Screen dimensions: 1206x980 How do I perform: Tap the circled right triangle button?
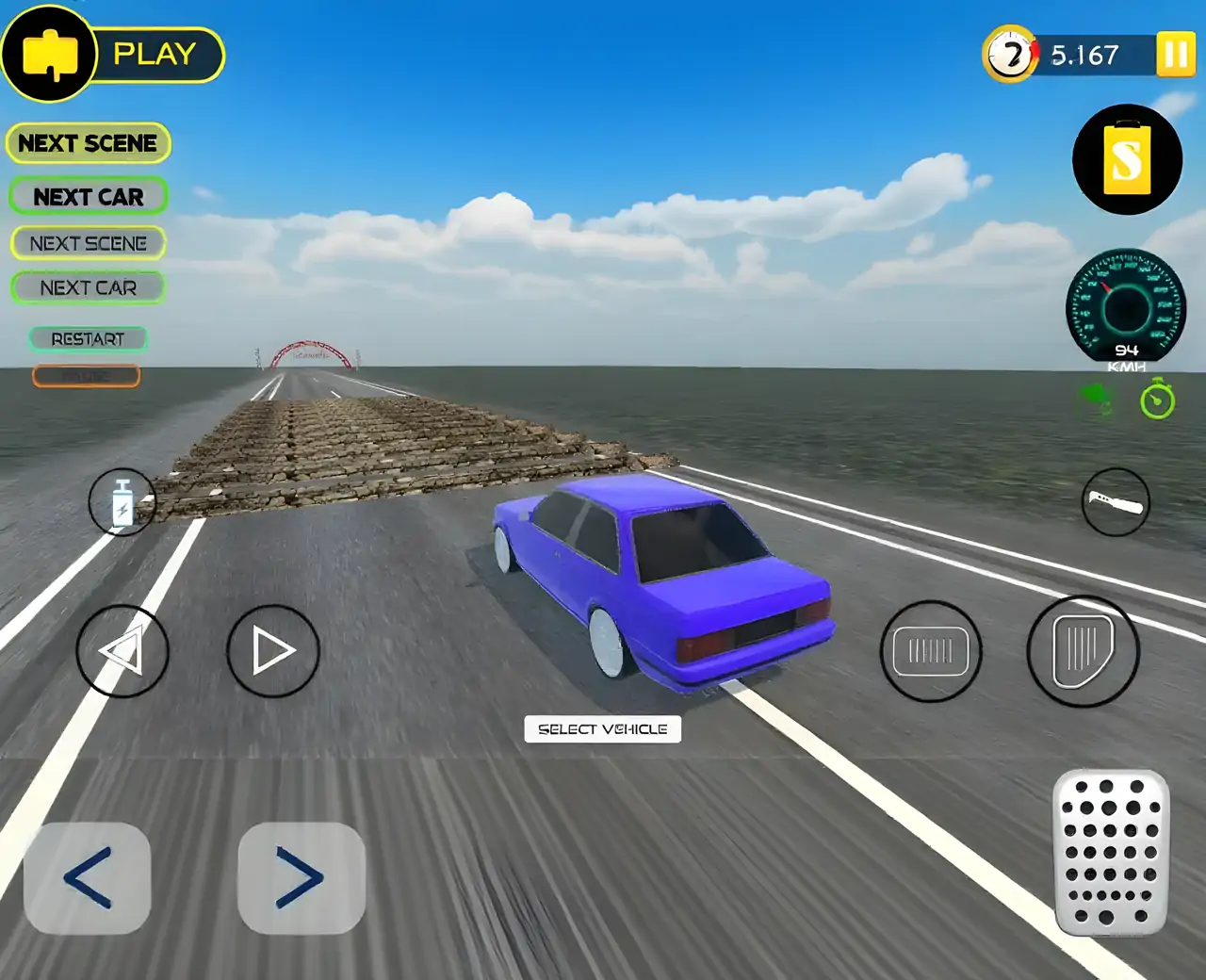pyautogui.click(x=273, y=650)
